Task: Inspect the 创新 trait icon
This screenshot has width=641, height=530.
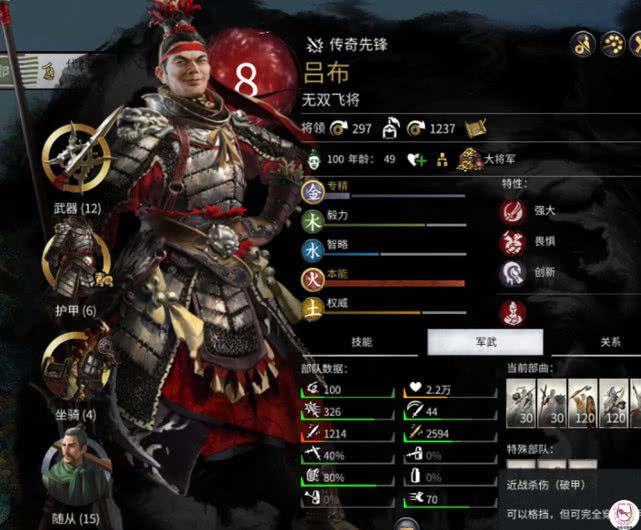Action: (514, 273)
